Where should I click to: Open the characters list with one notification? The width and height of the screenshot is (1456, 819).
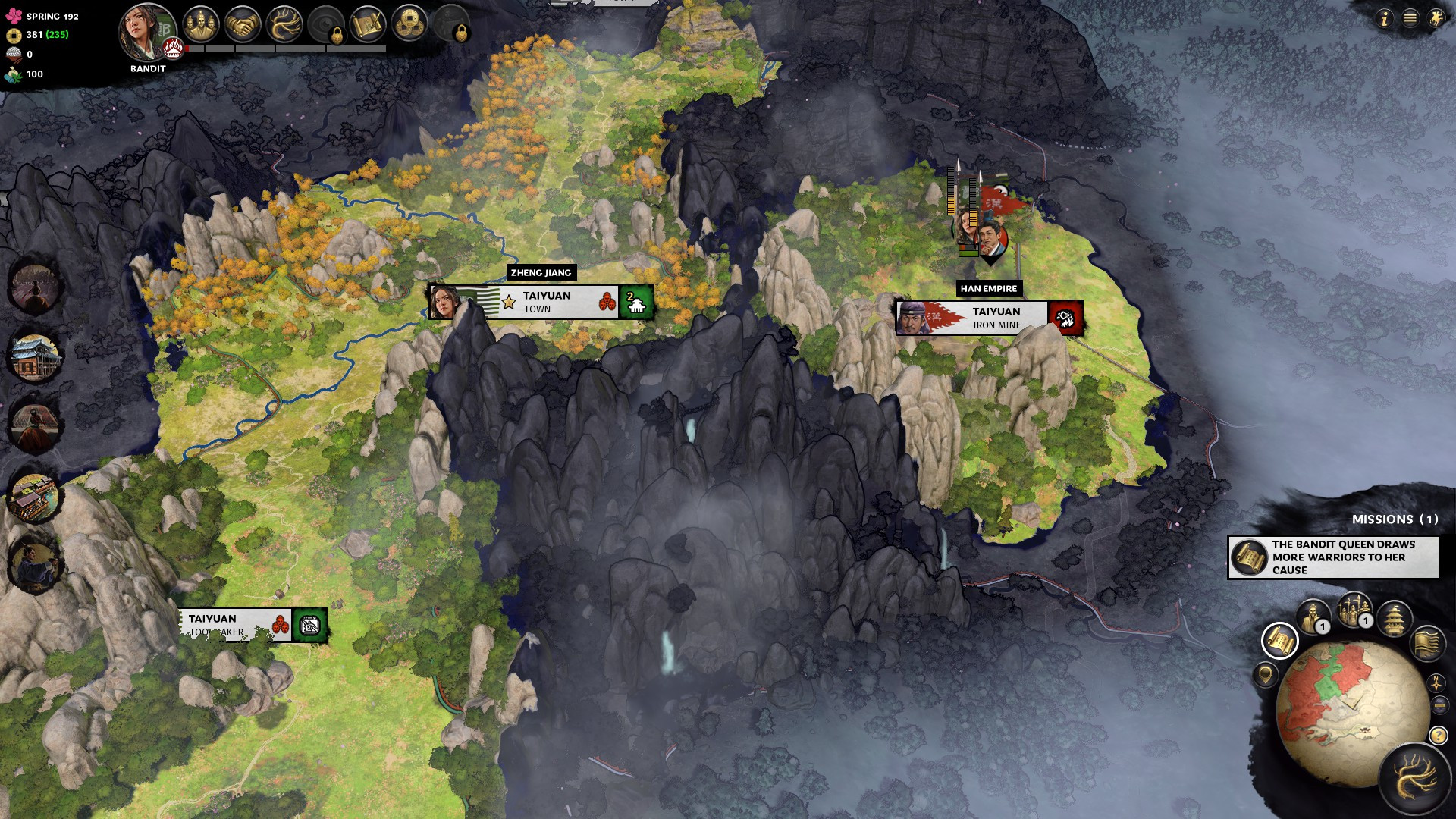1313,617
